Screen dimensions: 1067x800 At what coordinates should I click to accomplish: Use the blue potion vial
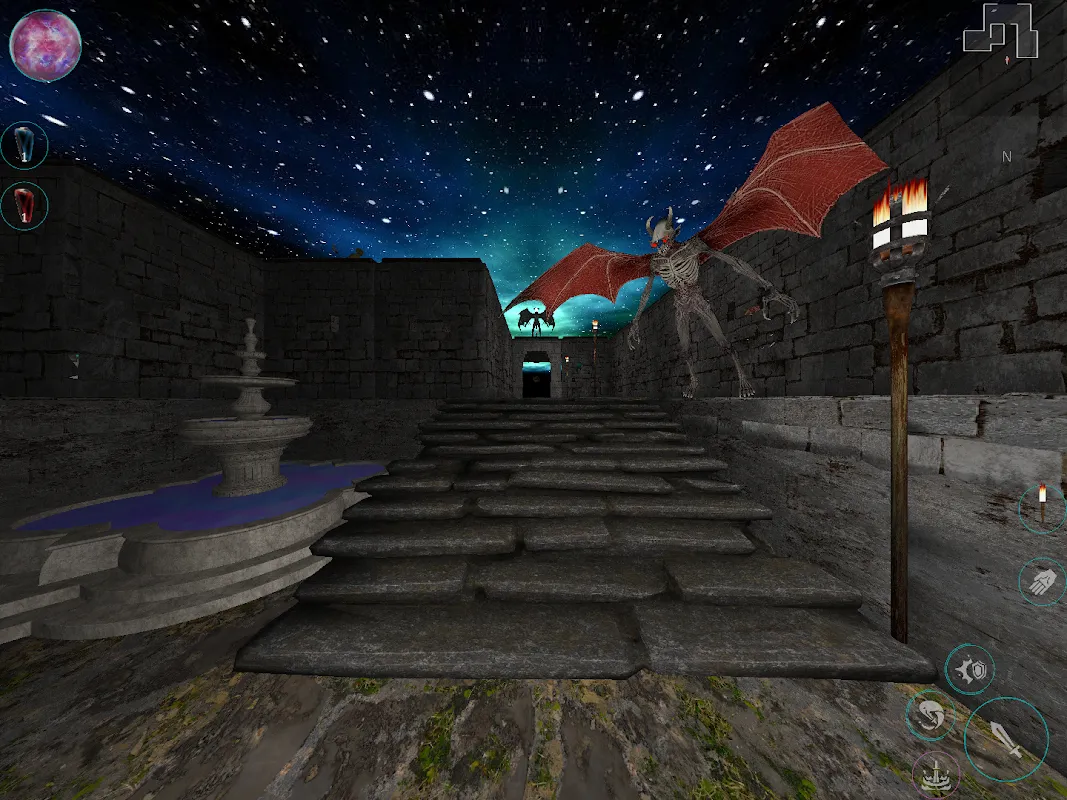tap(24, 146)
